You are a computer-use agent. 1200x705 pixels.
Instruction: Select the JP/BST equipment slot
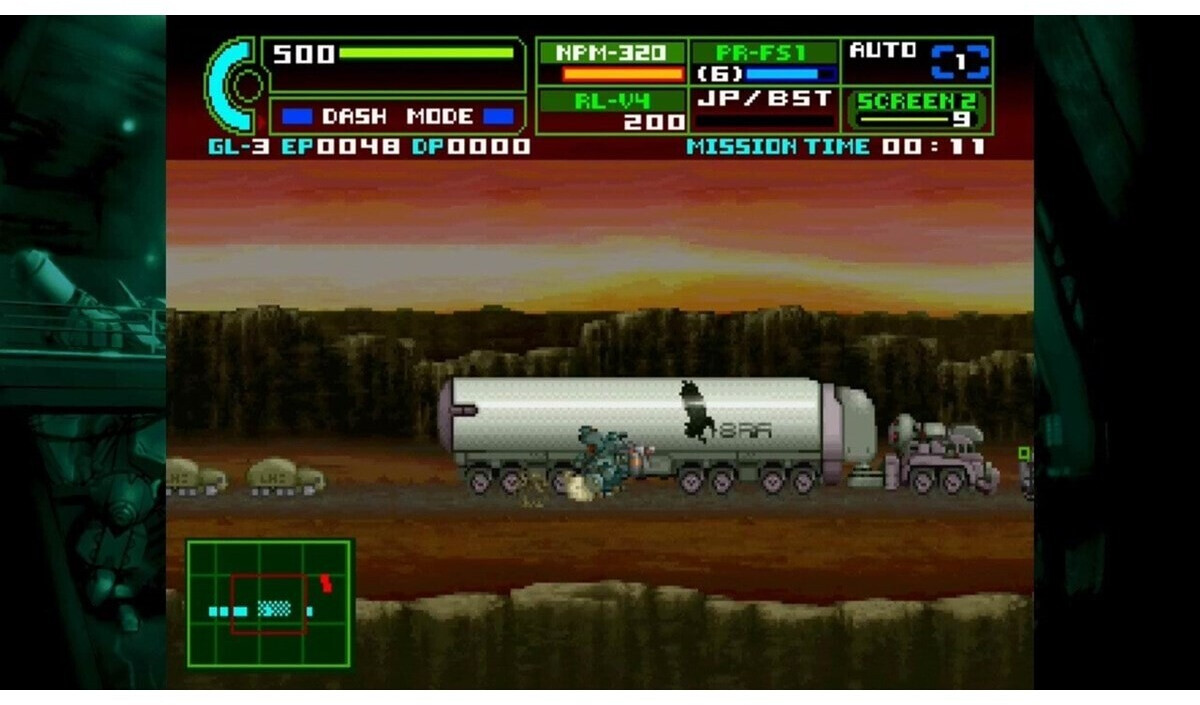coord(766,110)
